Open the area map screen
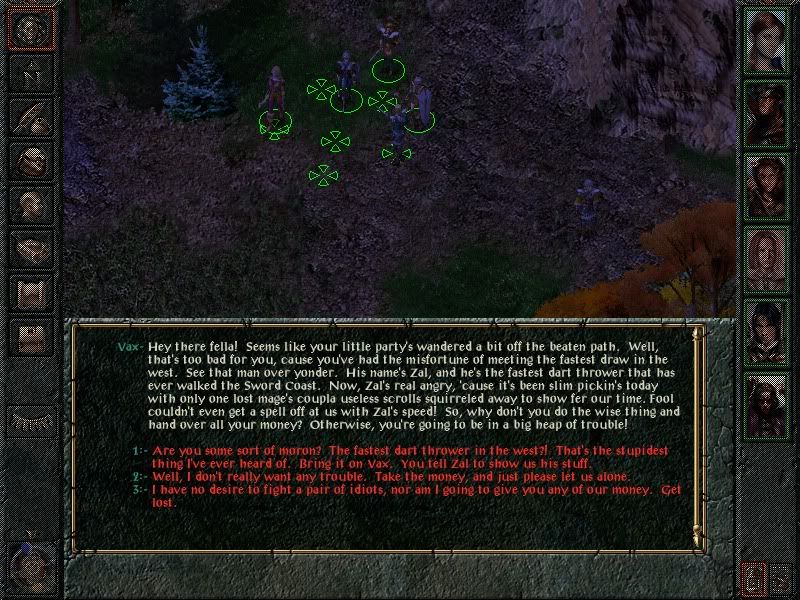The image size is (800, 600). pos(31,74)
